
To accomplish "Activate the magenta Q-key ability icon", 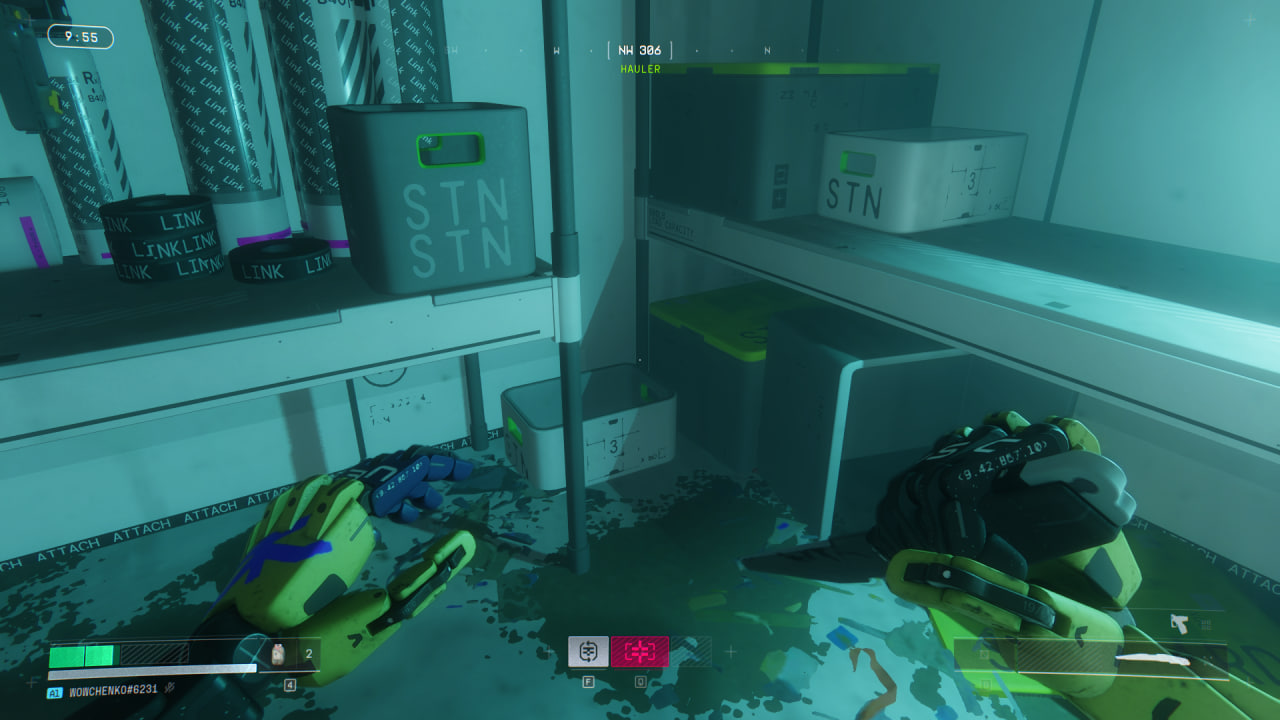I will (640, 651).
